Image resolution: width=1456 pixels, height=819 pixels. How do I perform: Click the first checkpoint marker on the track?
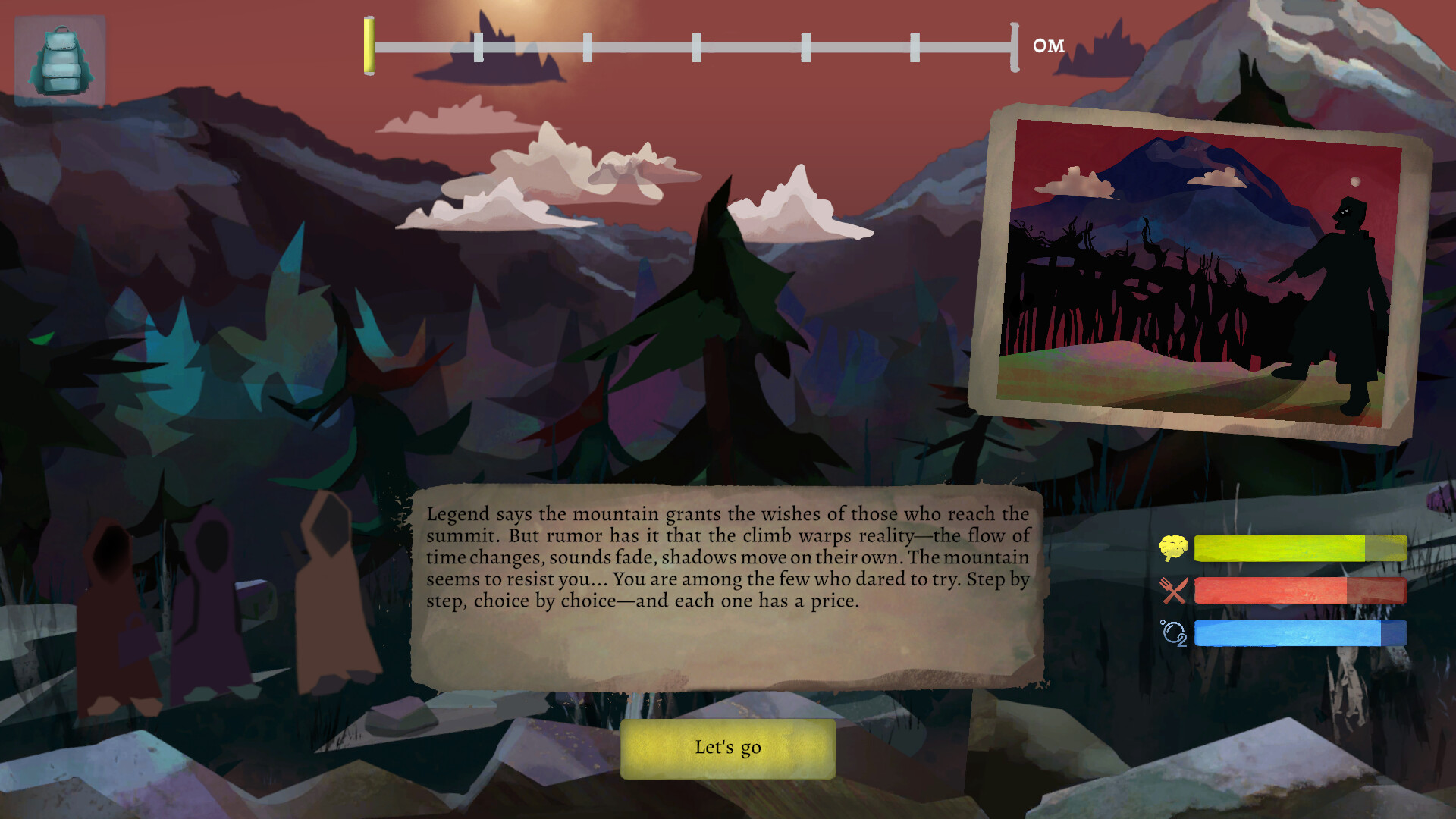click(x=479, y=47)
